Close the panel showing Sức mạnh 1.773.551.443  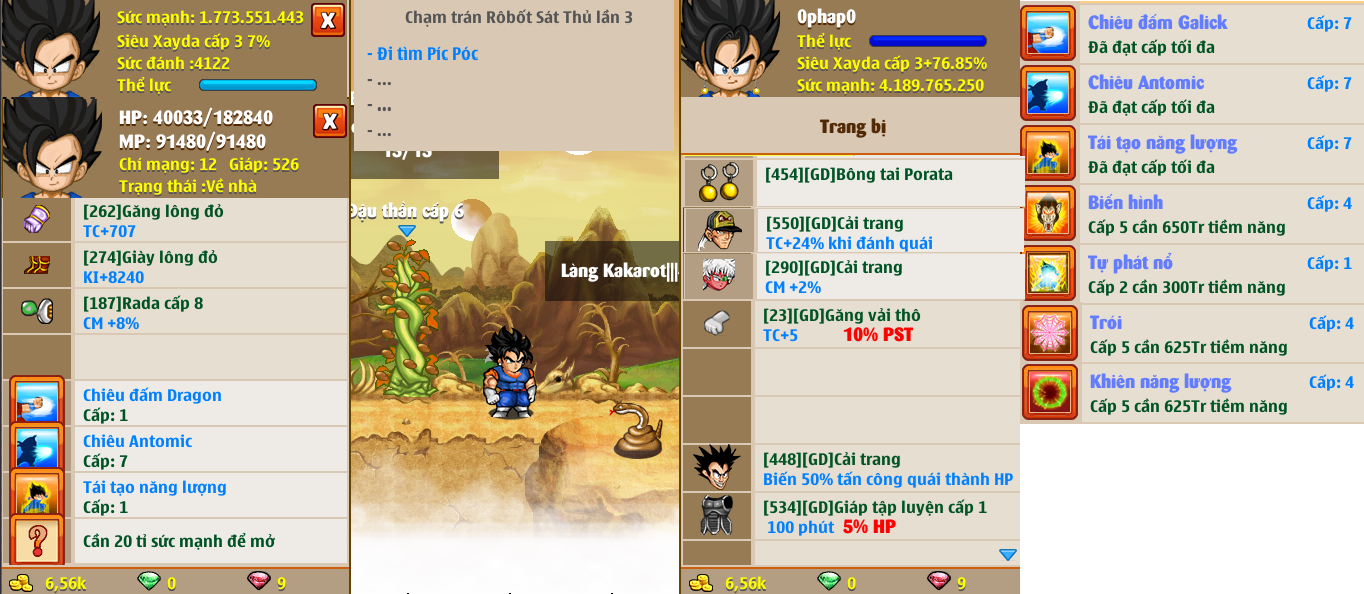[x=328, y=20]
